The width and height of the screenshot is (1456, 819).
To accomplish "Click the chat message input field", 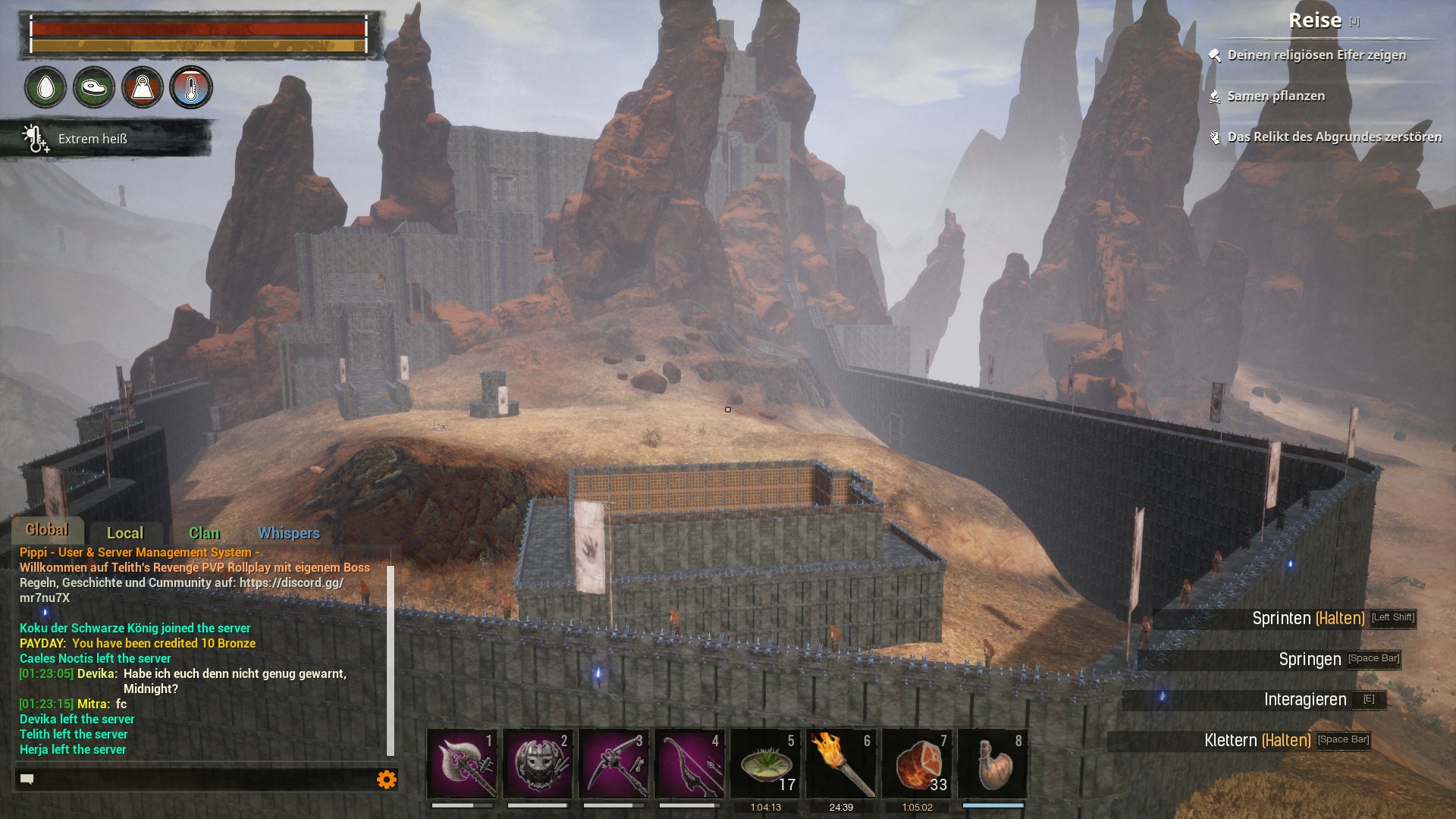I will click(x=197, y=779).
